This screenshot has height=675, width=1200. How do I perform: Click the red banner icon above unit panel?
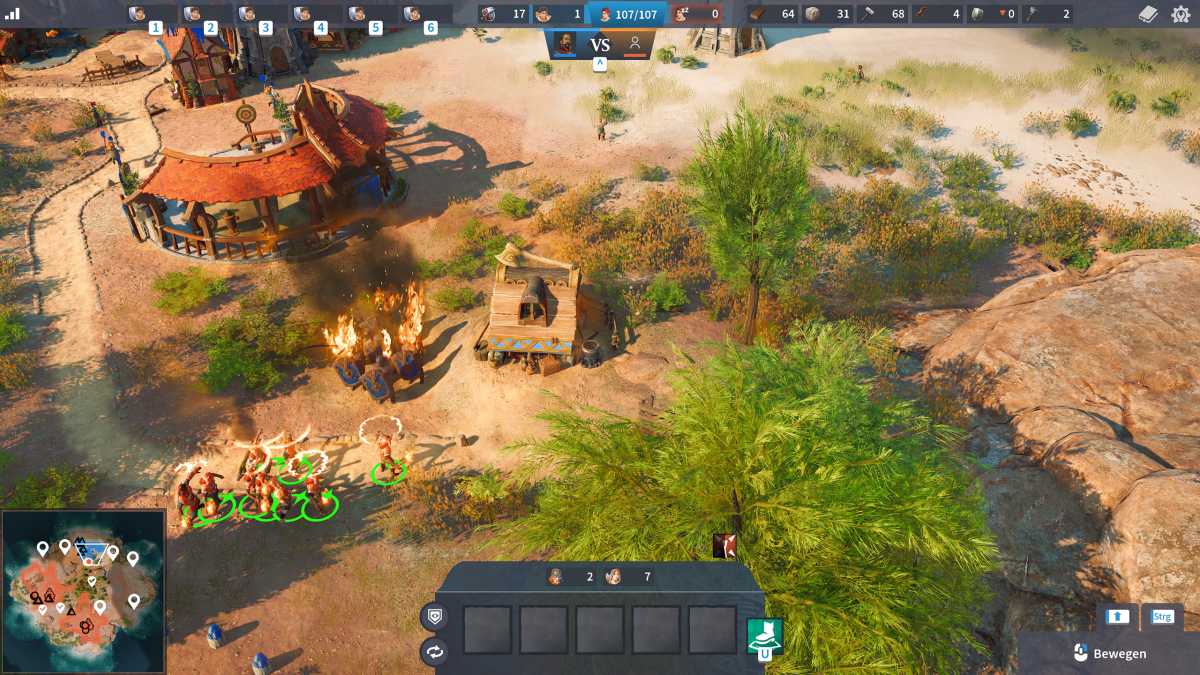click(726, 545)
